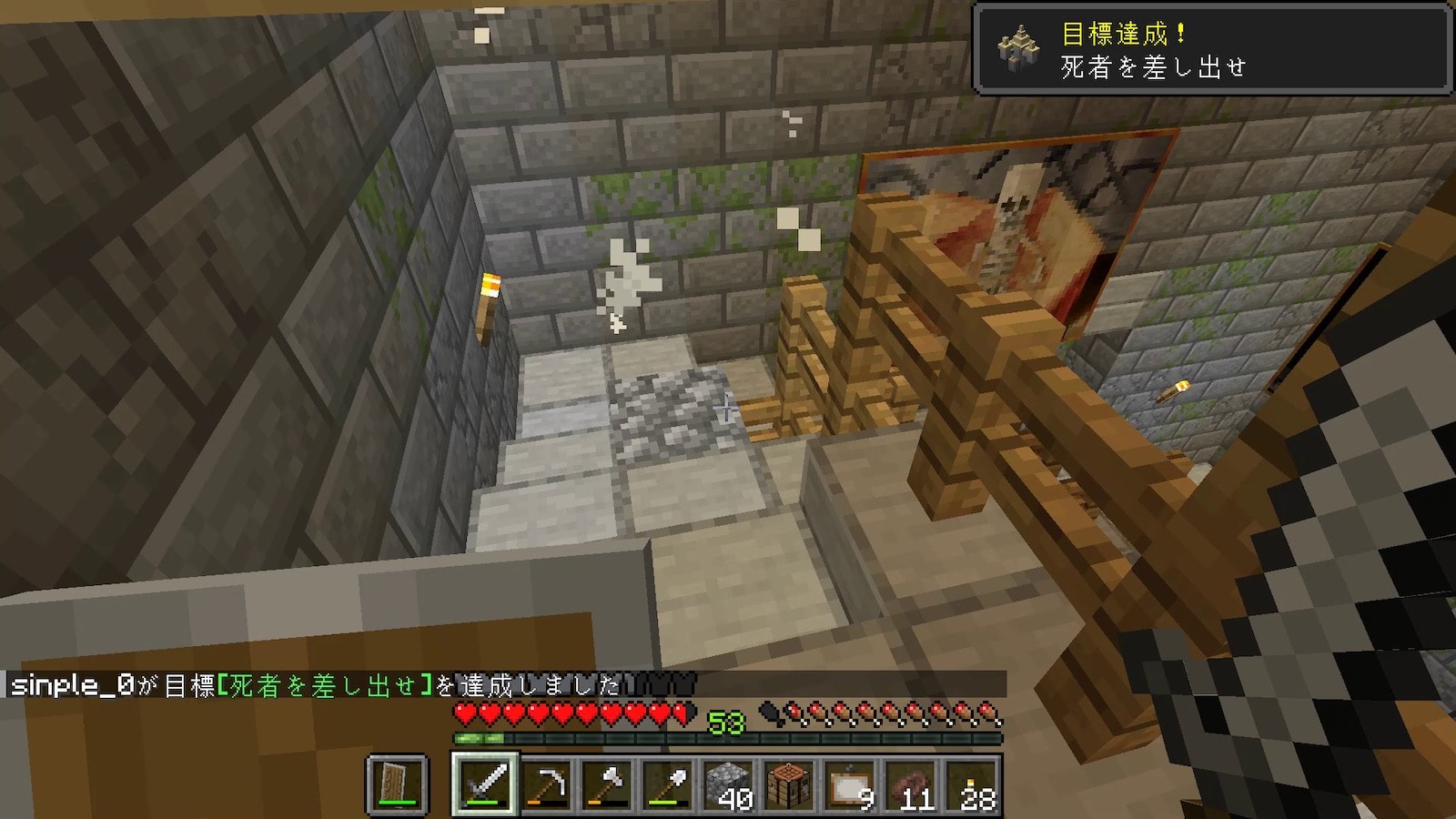Pick the crafting table hotbar slot
The height and width of the screenshot is (819, 1456).
tap(790, 783)
